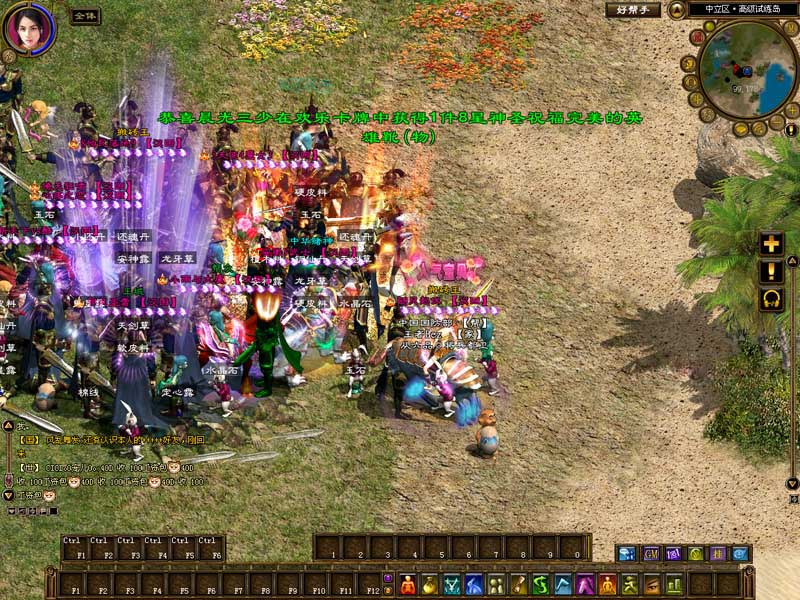Open the GM help icon

(650, 553)
